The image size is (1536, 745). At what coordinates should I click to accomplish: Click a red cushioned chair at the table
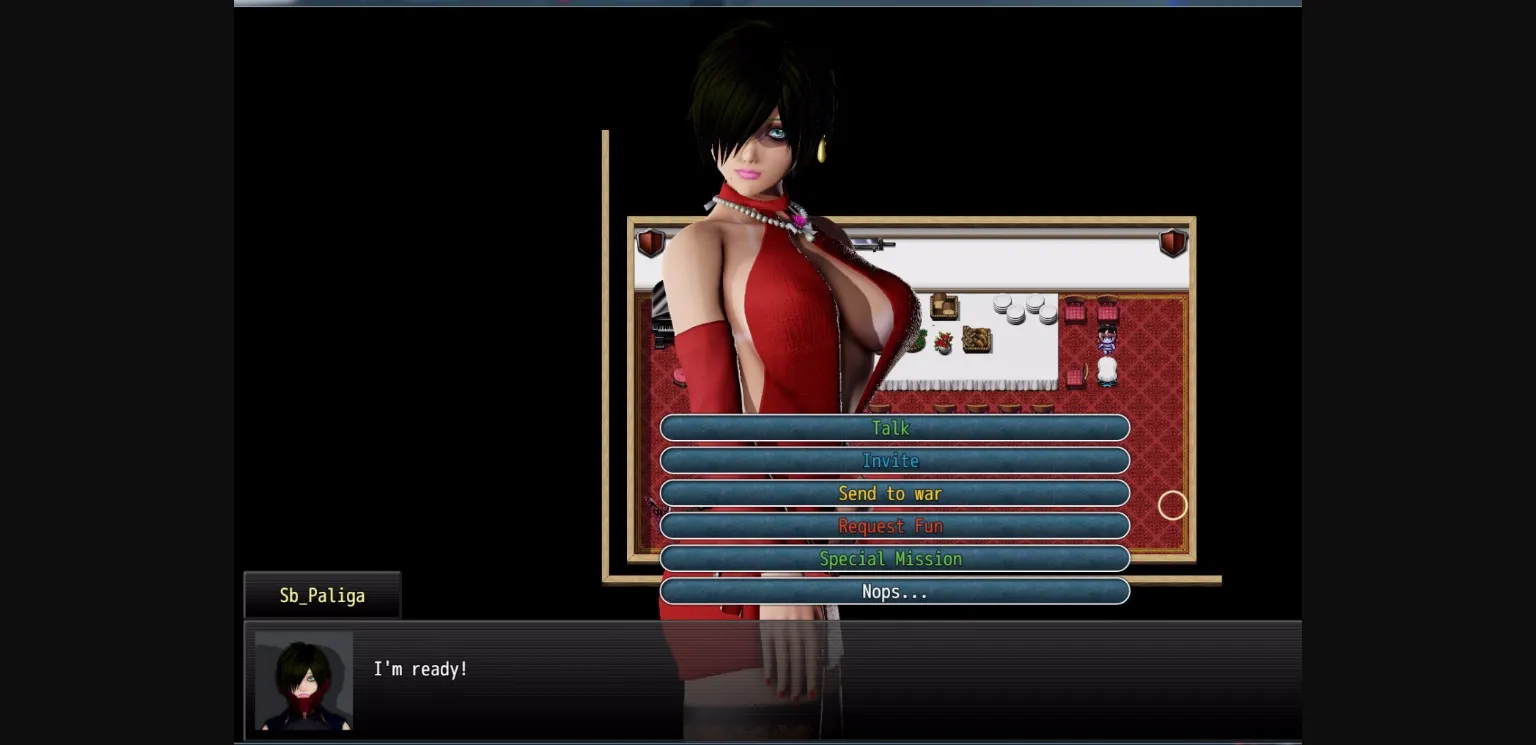click(1076, 305)
